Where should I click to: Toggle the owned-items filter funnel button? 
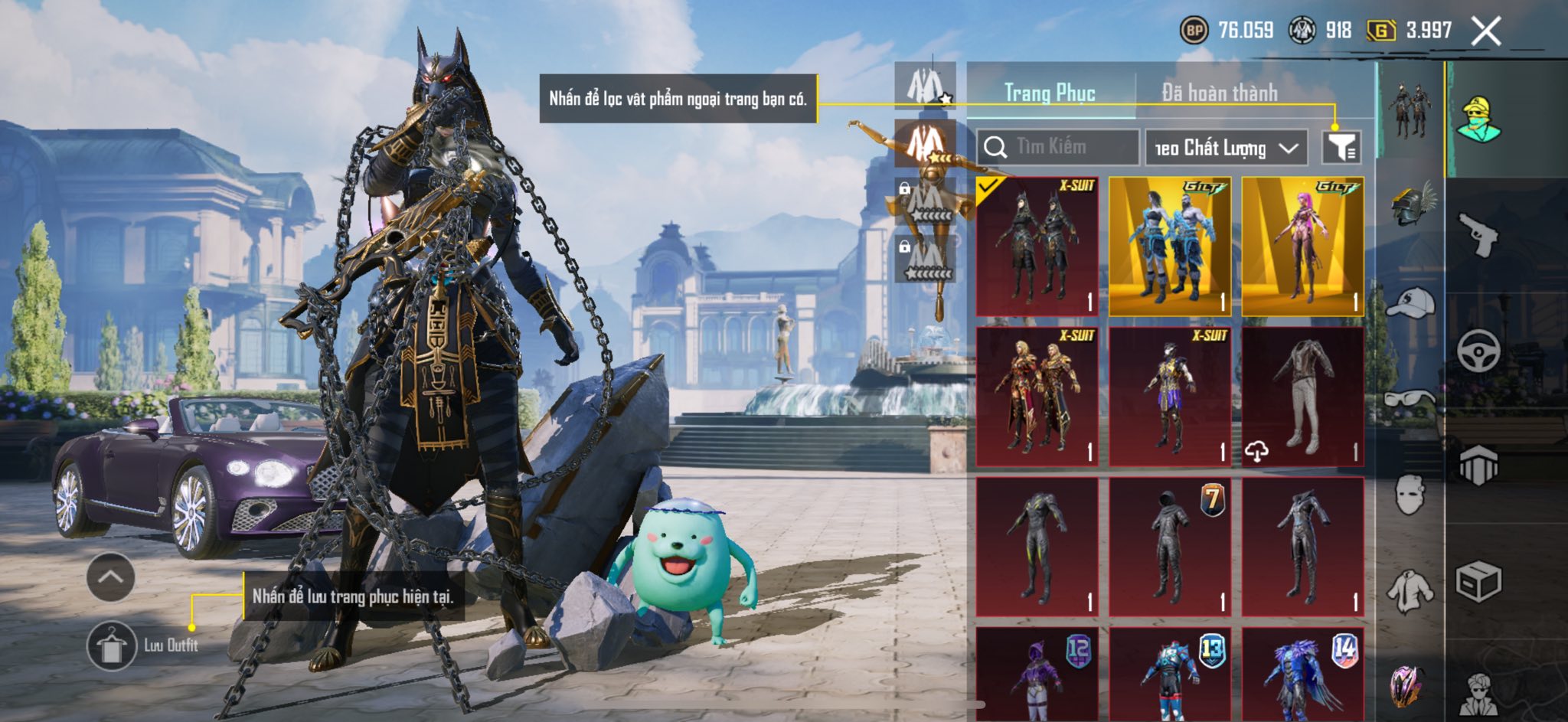coord(1341,146)
